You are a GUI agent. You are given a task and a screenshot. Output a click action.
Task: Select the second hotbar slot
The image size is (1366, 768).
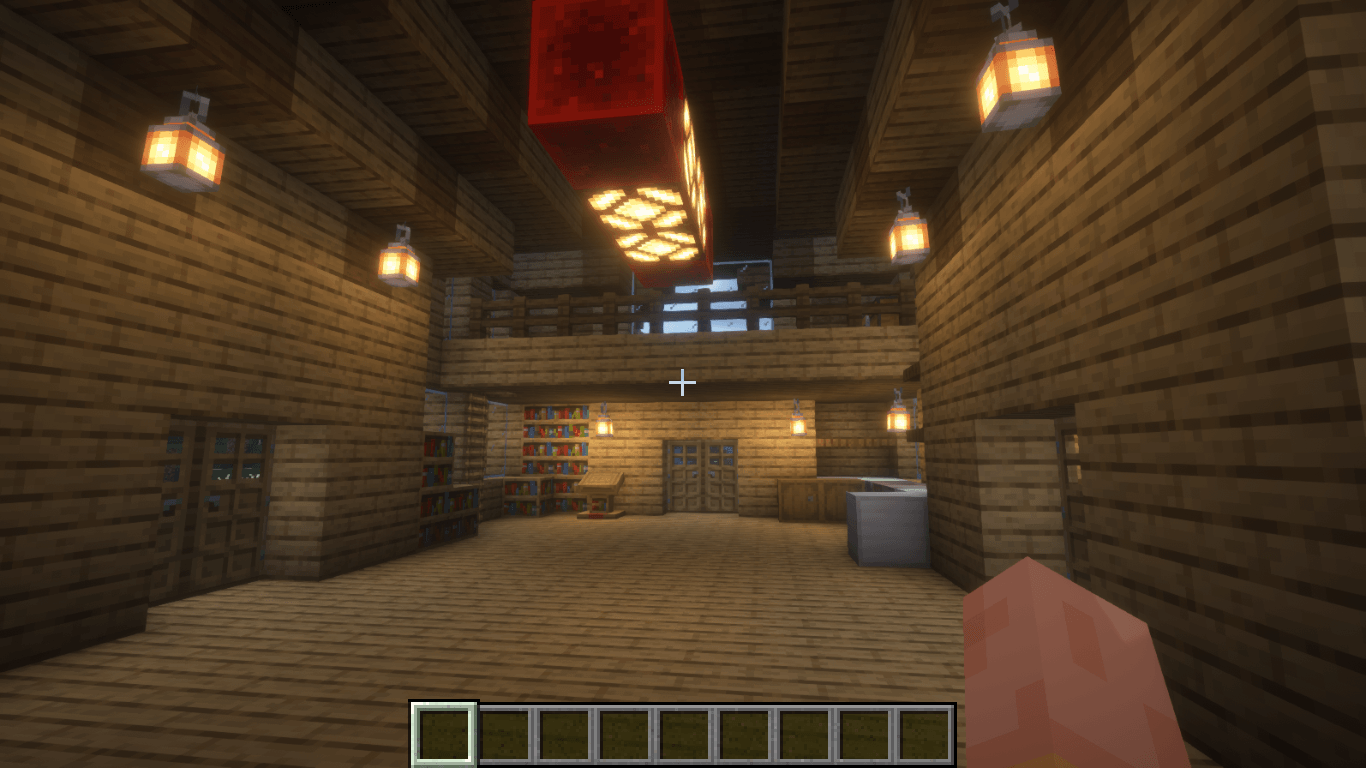pyautogui.click(x=504, y=732)
